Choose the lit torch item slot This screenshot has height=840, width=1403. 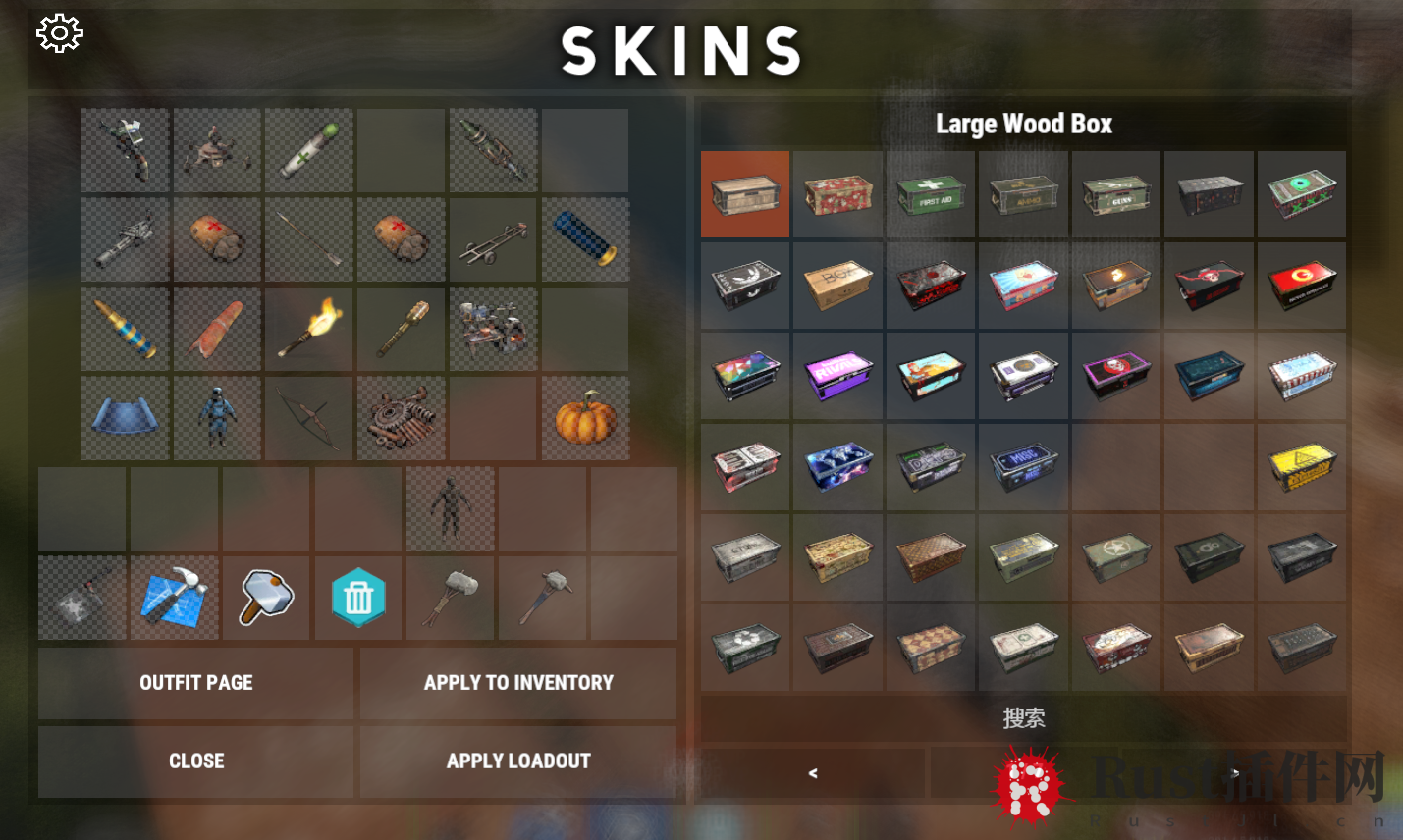pos(309,329)
